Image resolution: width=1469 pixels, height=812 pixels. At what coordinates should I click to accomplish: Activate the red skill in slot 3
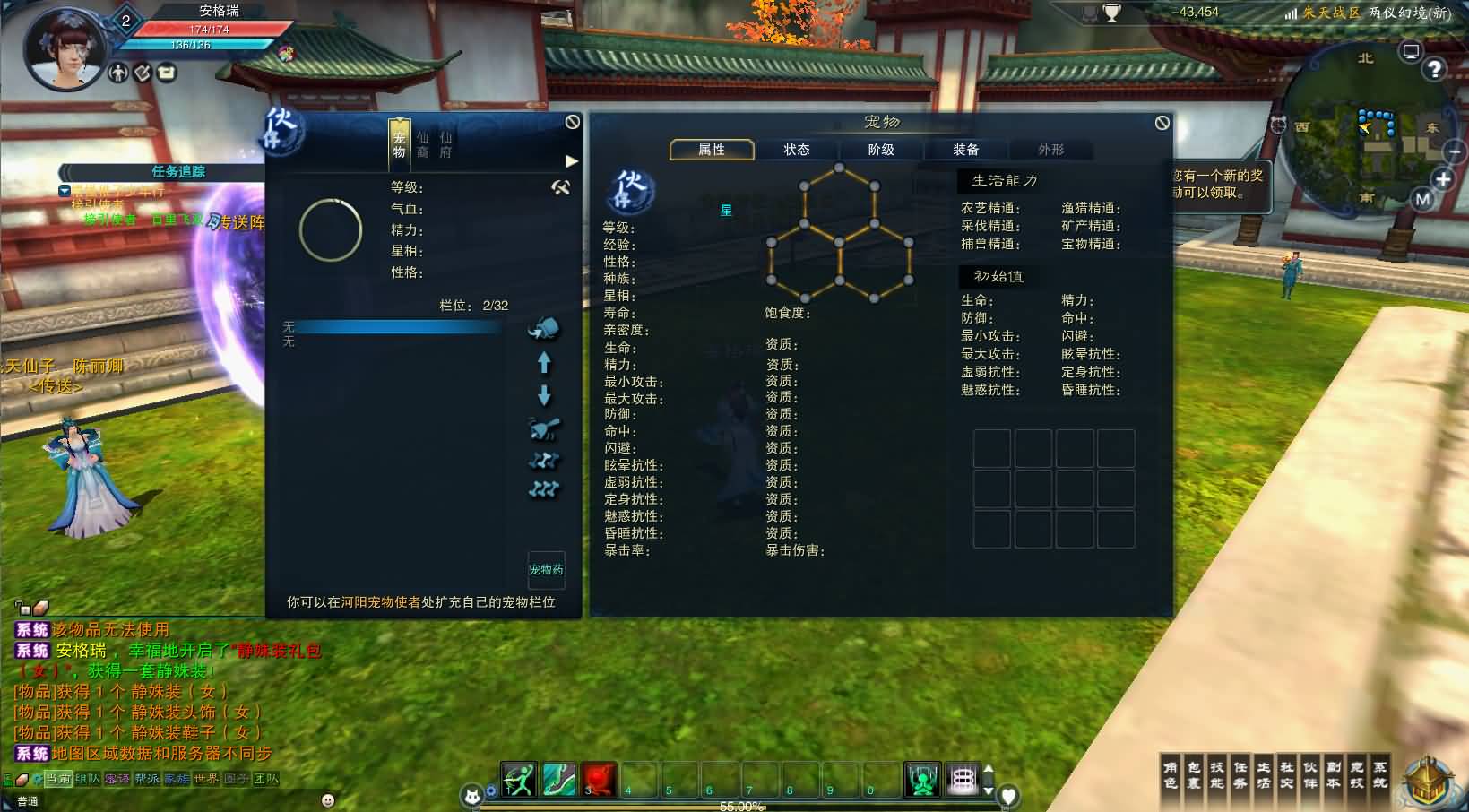pos(599,779)
